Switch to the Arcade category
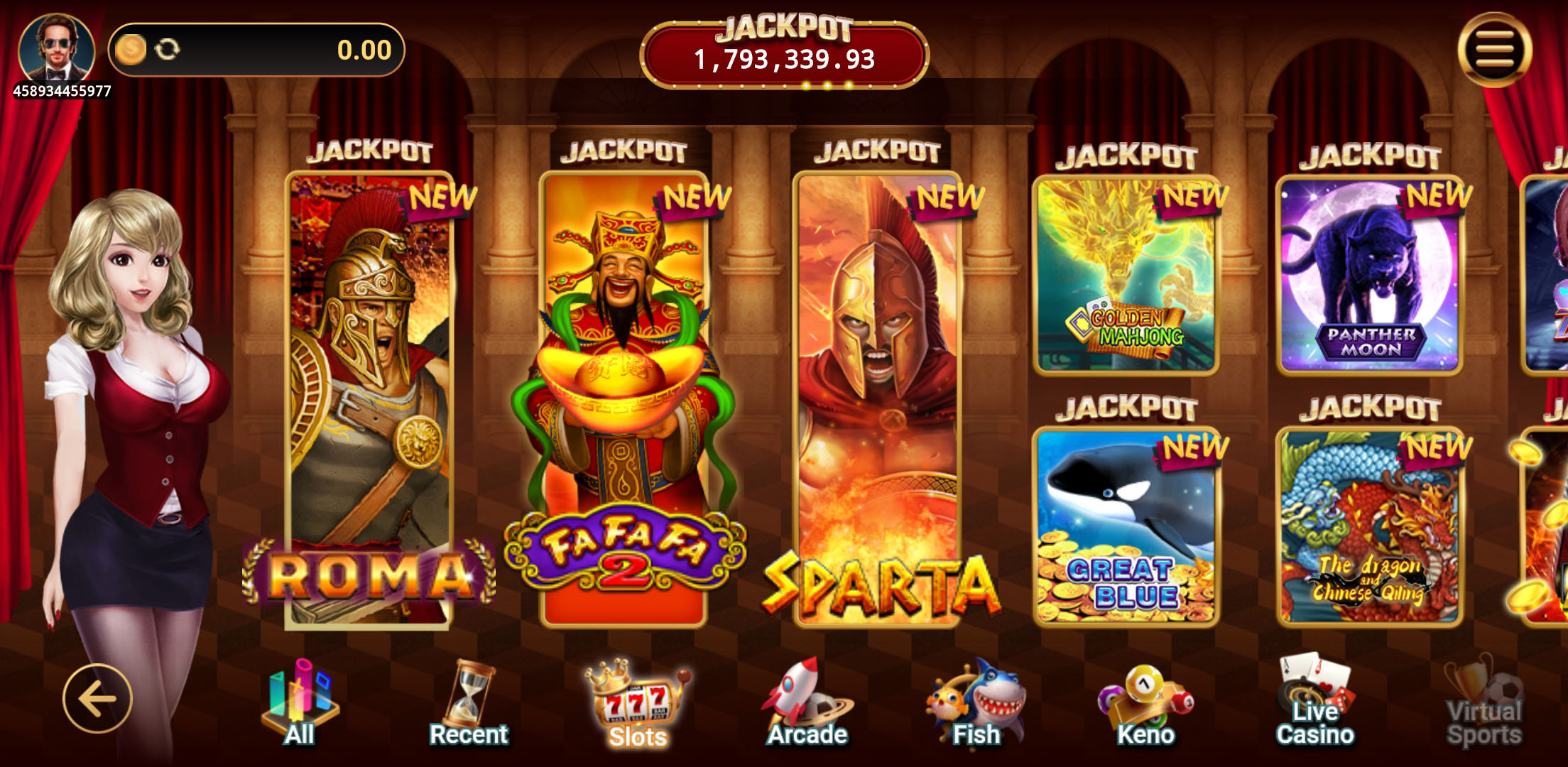This screenshot has height=767, width=1568. [807, 705]
